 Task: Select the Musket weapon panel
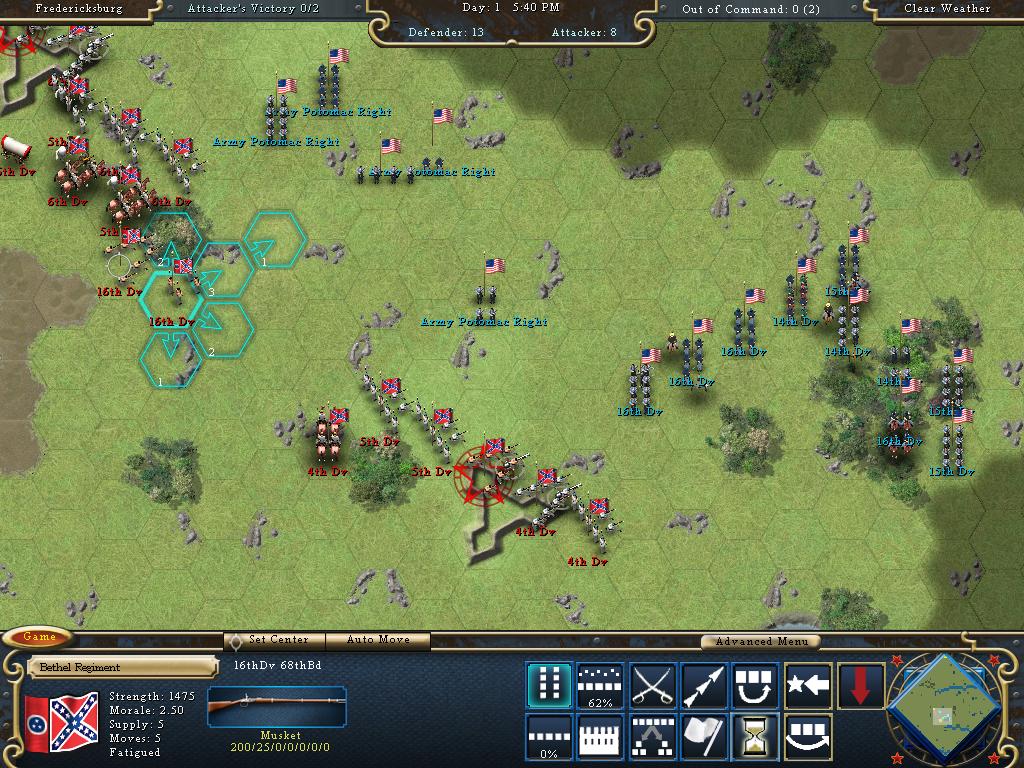coord(277,713)
